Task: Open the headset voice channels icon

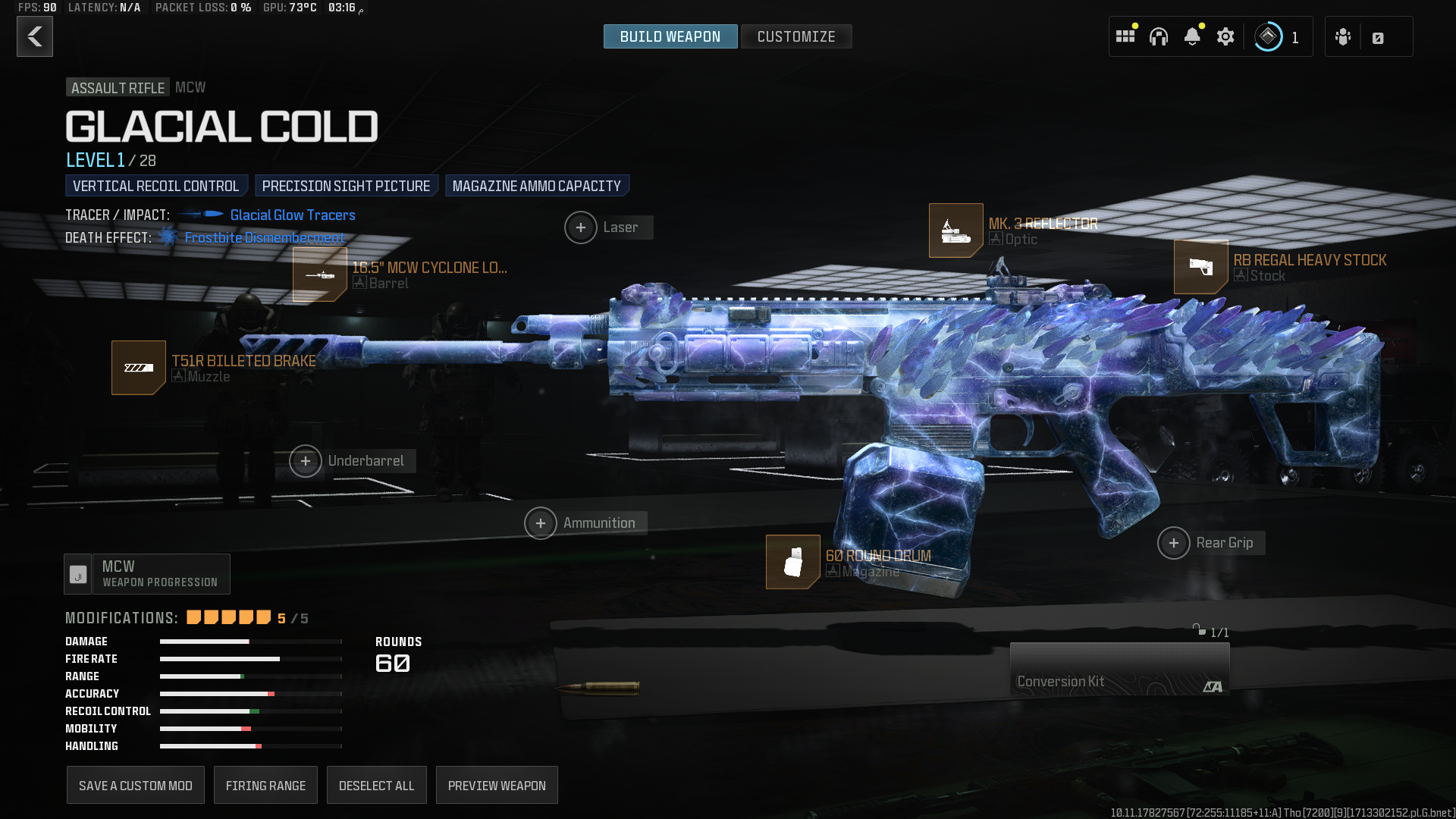Action: click(1159, 36)
